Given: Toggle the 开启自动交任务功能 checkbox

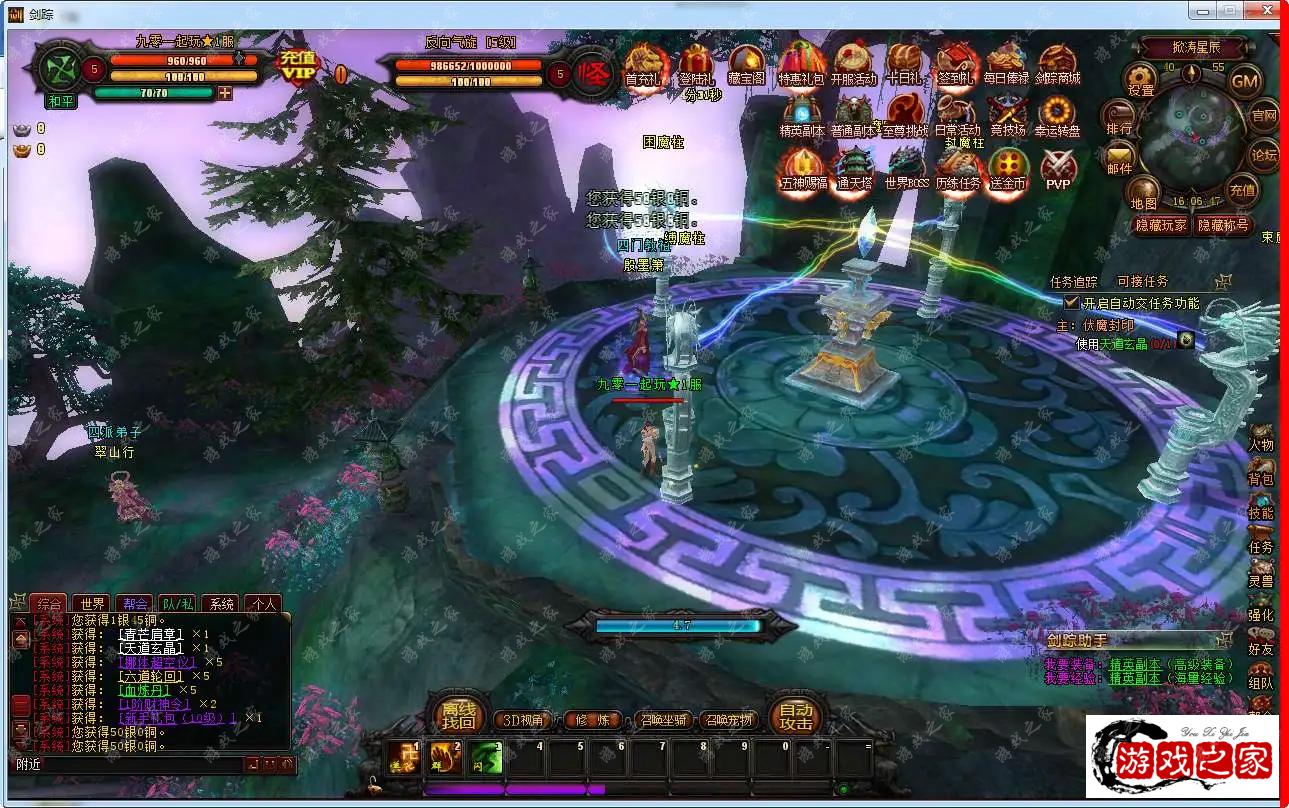Looking at the screenshot, I should tap(1071, 302).
